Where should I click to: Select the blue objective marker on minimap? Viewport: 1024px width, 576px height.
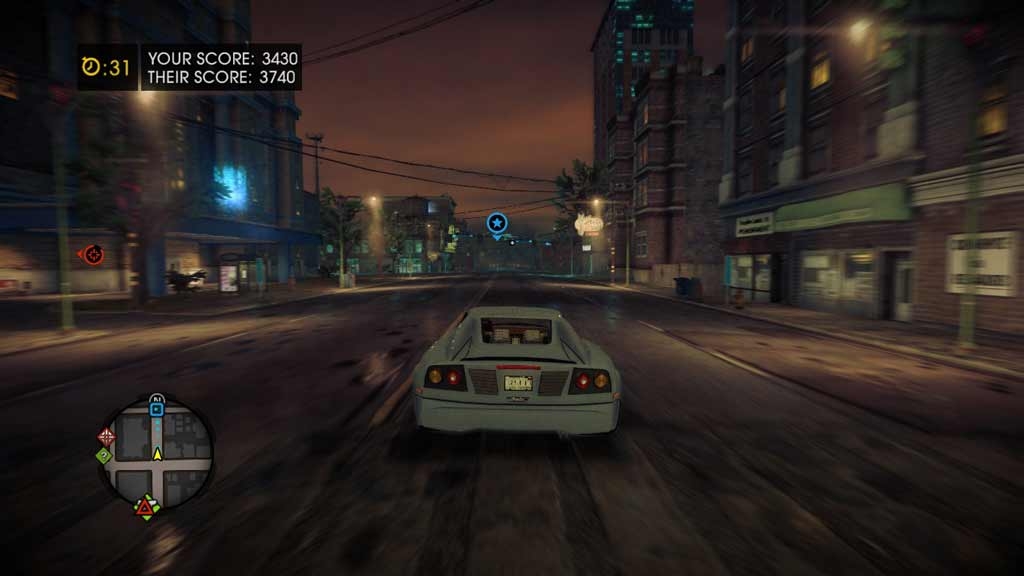[x=156, y=408]
